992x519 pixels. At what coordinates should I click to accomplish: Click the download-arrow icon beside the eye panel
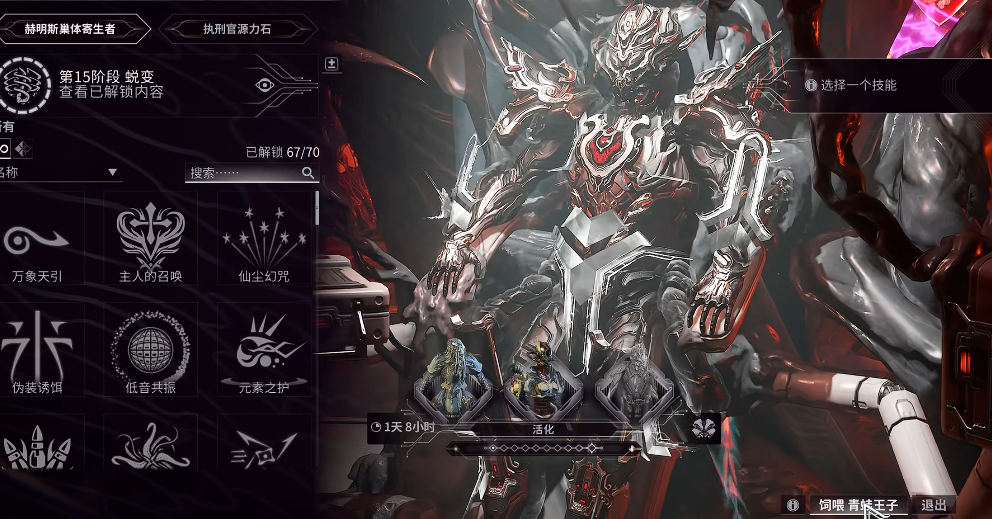[x=332, y=64]
